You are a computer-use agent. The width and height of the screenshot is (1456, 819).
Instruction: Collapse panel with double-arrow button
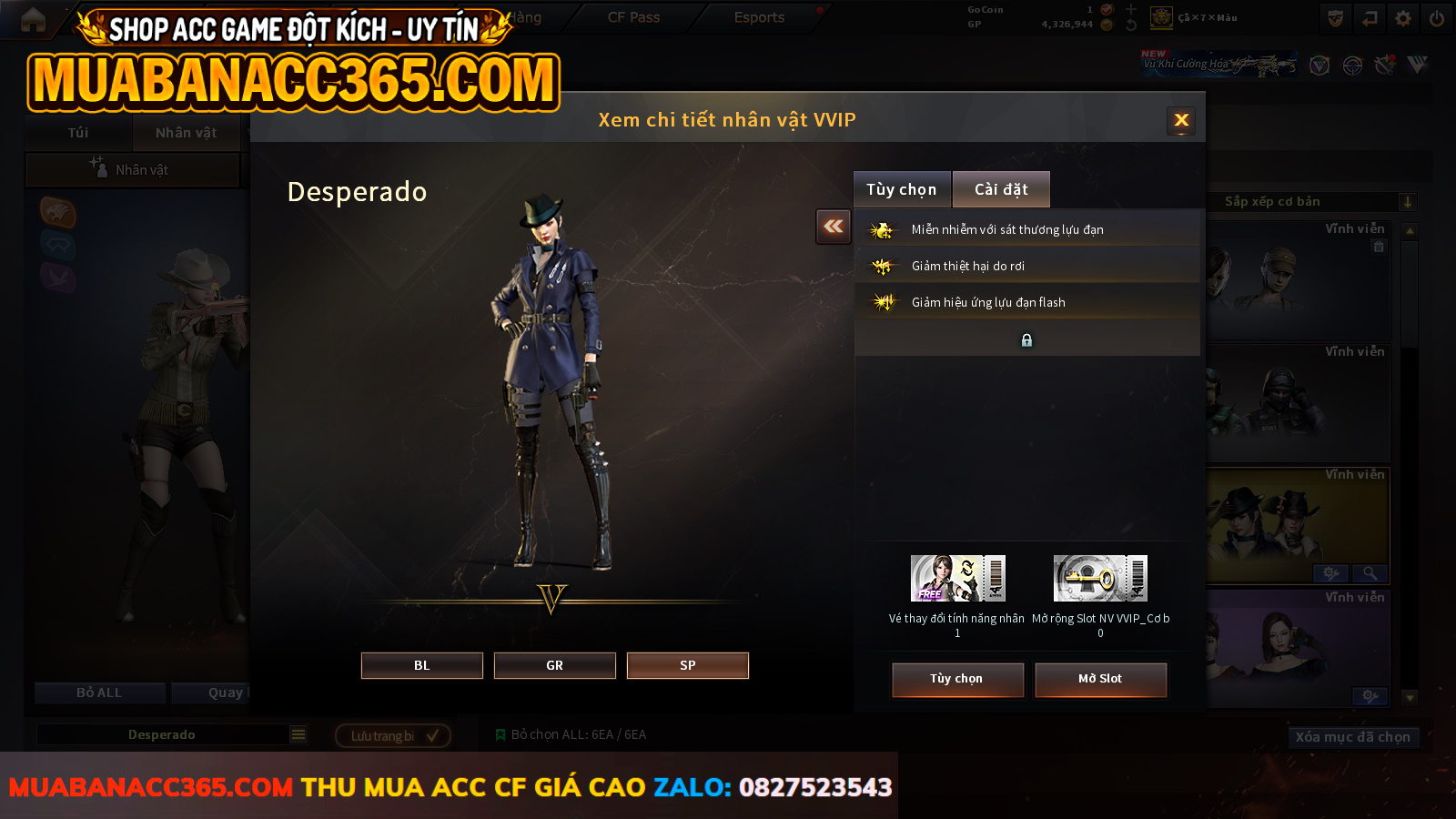[833, 227]
